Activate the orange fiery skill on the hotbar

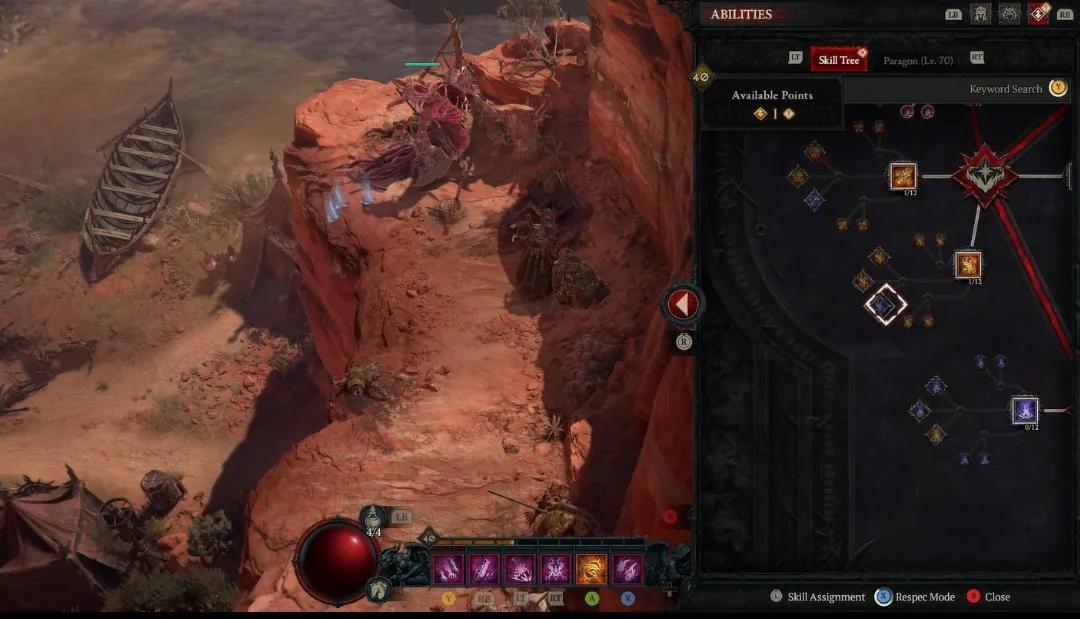[x=592, y=569]
